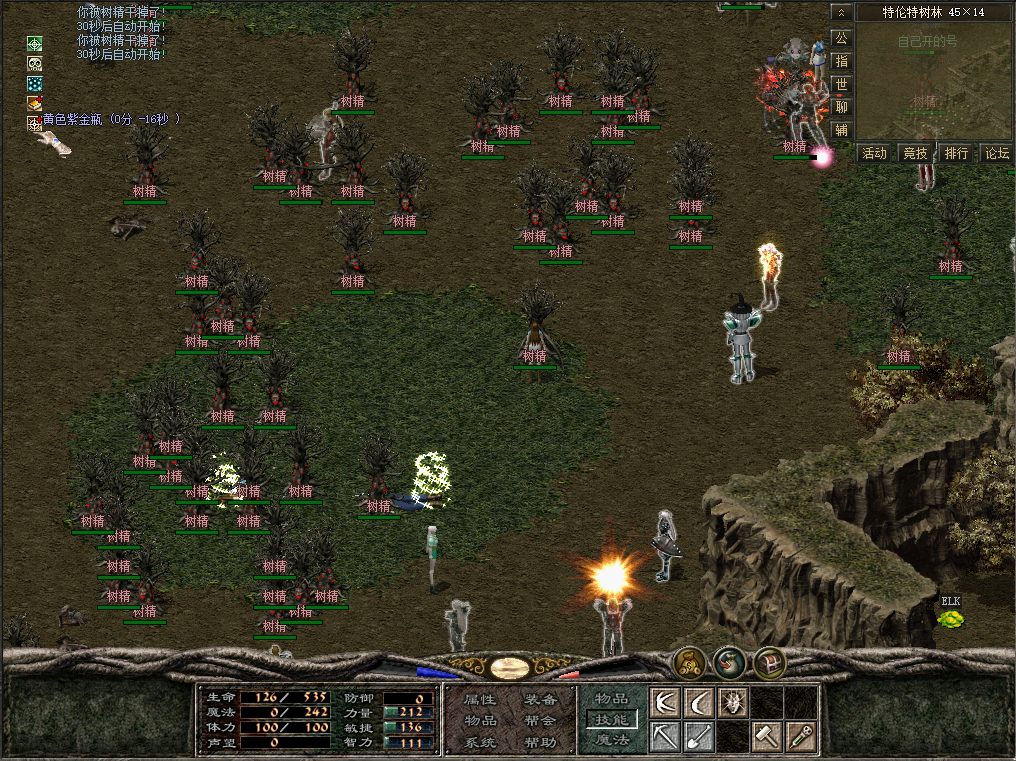Collapse the minimap with the arrow button

tap(841, 12)
